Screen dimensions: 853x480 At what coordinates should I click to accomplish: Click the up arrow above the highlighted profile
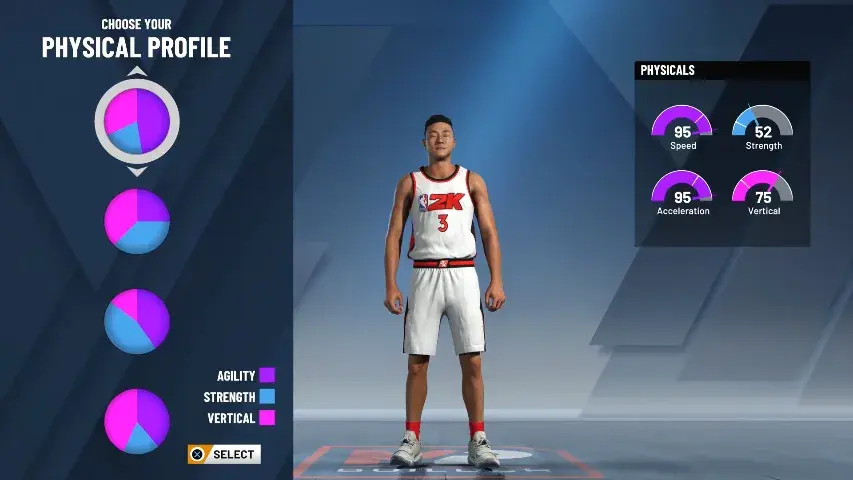pyautogui.click(x=137, y=72)
